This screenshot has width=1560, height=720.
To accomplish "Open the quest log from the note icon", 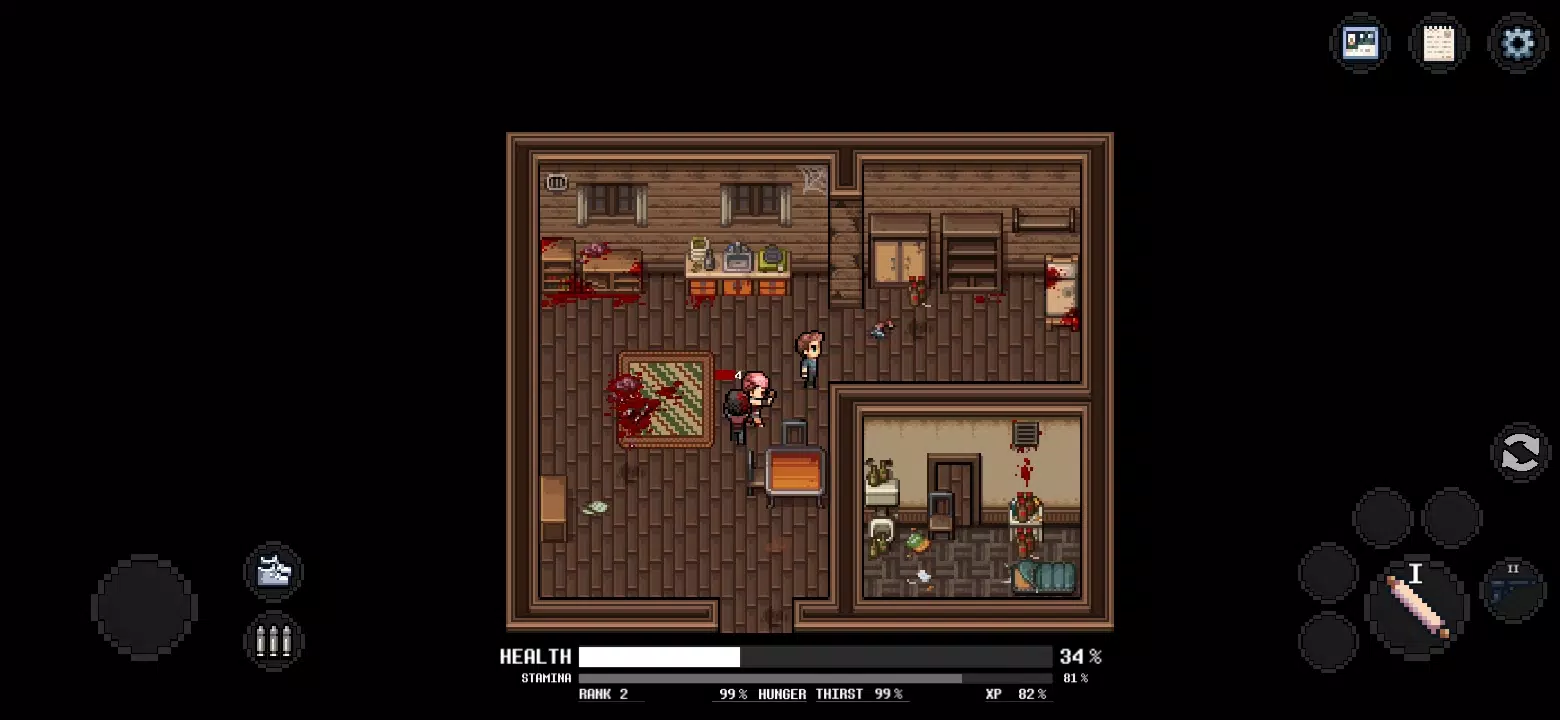I will pos(1439,43).
